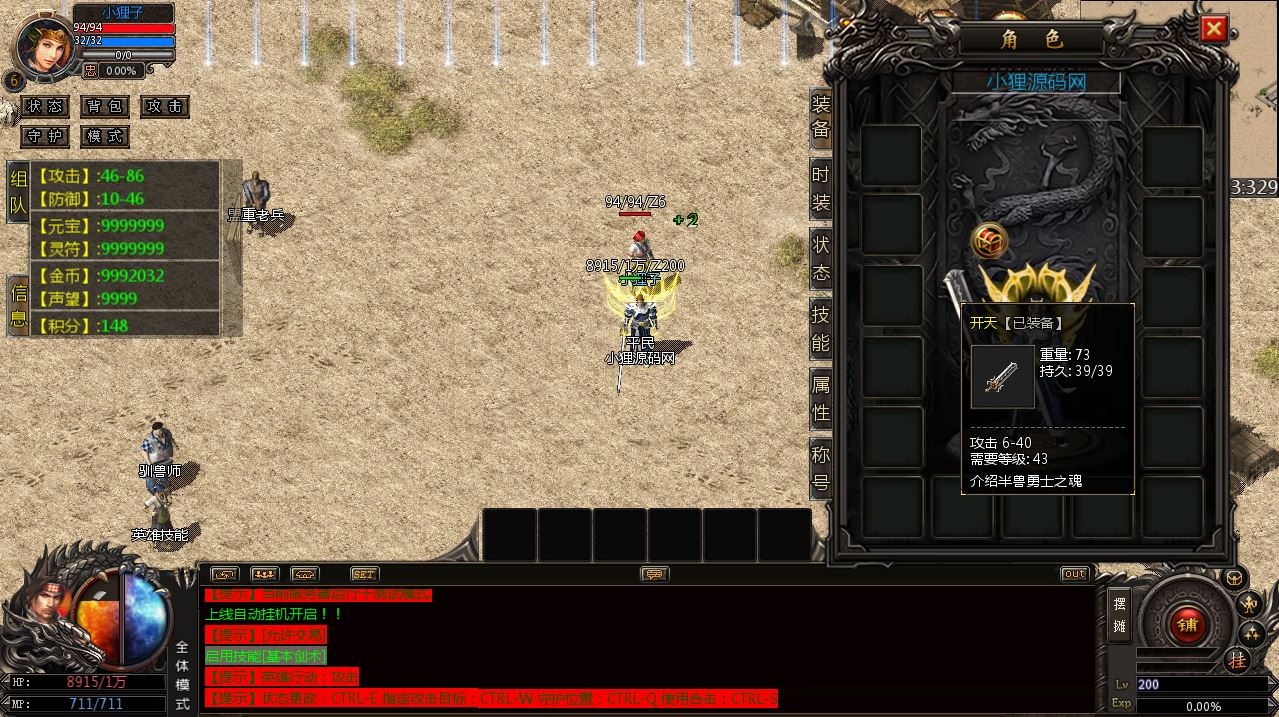Open chat SET settings button
The width and height of the screenshot is (1279, 717).
(364, 574)
